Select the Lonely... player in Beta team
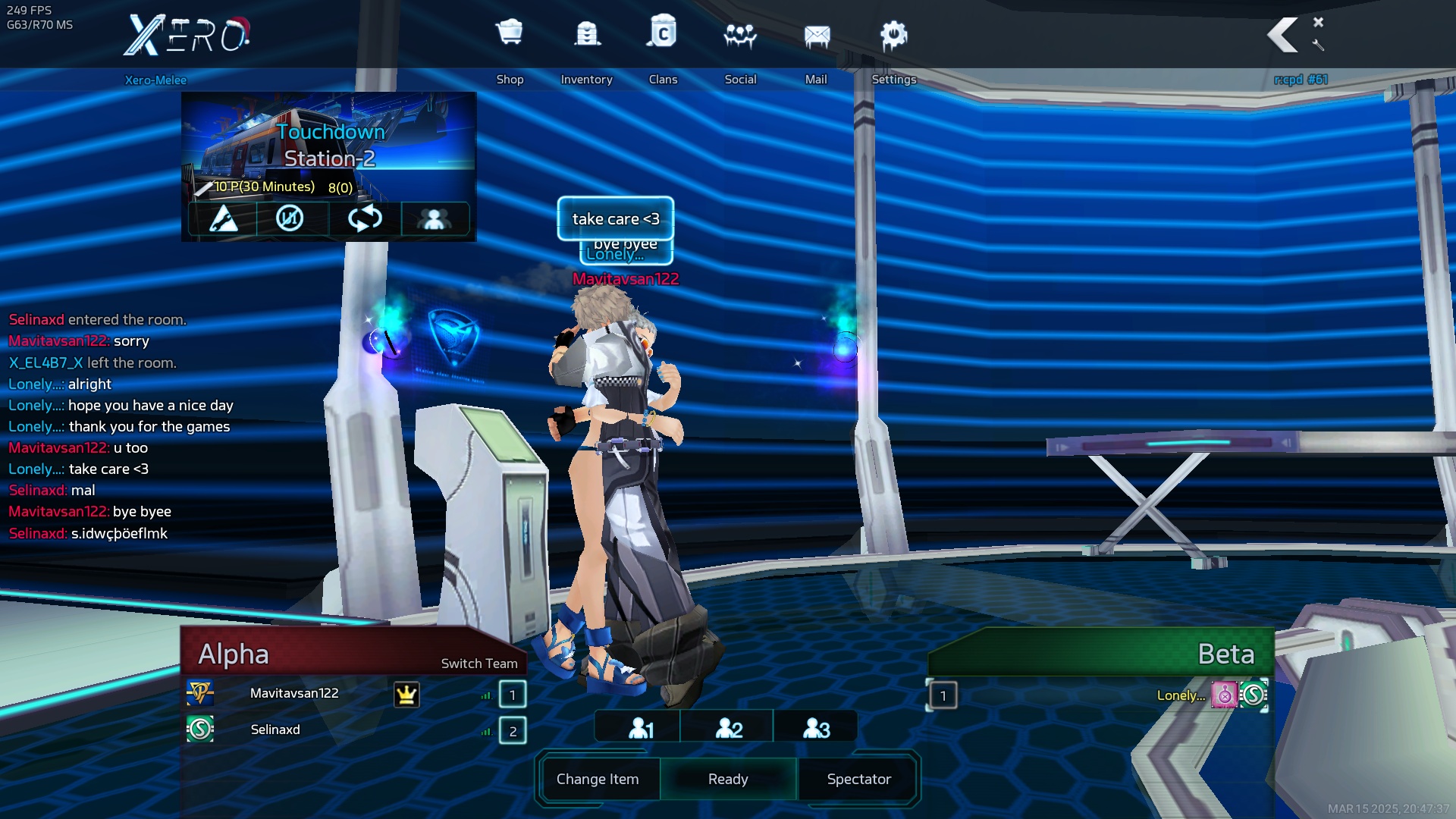The height and width of the screenshot is (819, 1456). (x=1181, y=695)
